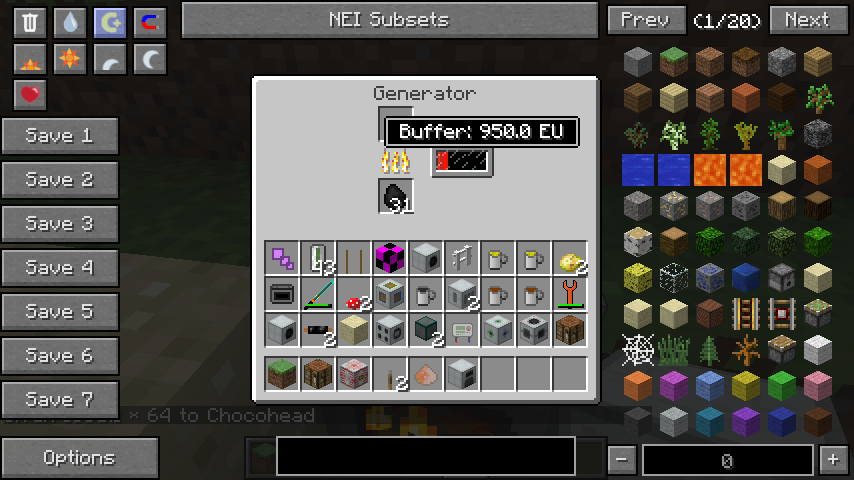Click the Save 1 button
The image size is (854, 480).
pyautogui.click(x=60, y=136)
